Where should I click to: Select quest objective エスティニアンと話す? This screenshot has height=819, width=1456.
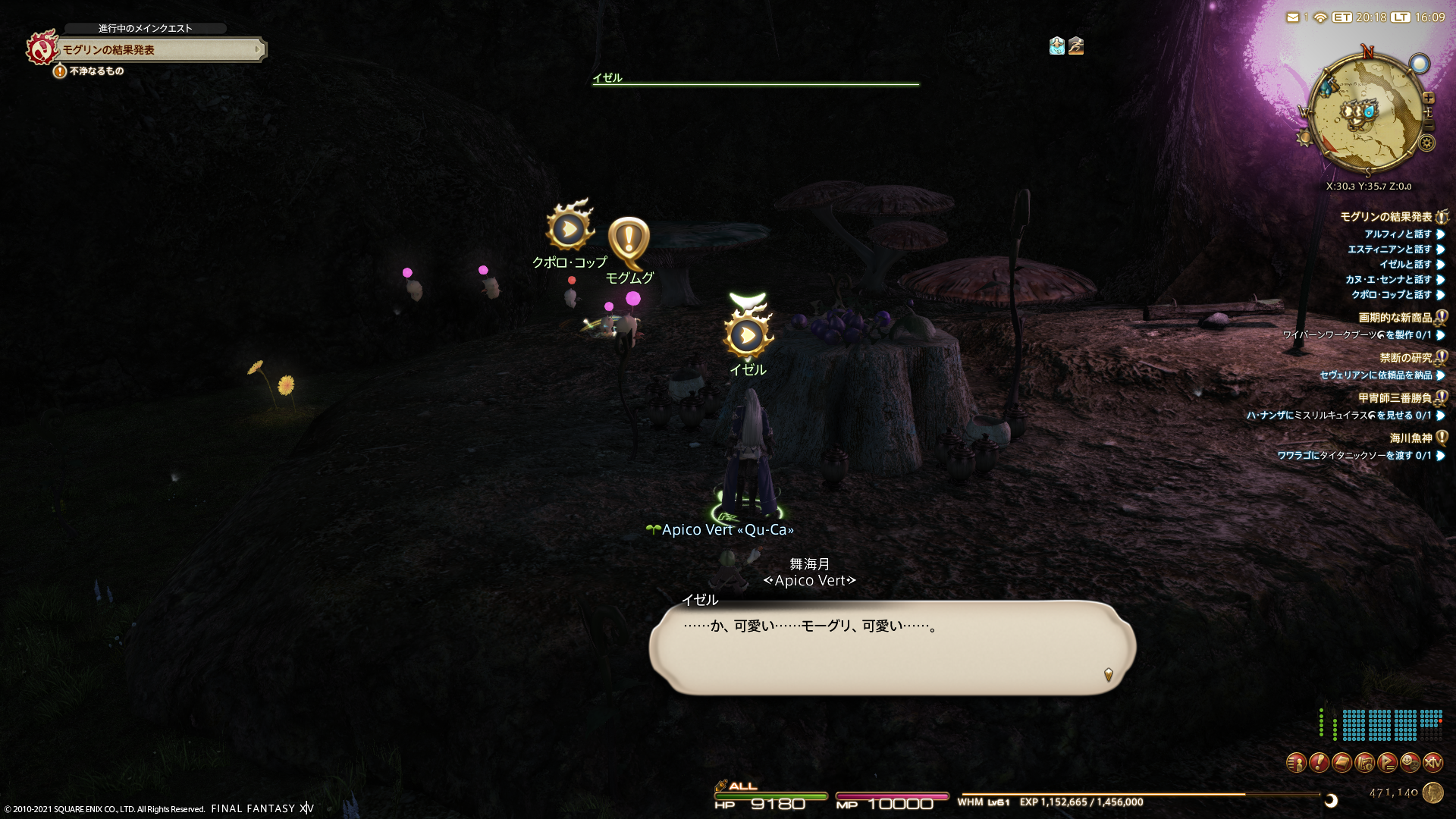[x=1389, y=249]
